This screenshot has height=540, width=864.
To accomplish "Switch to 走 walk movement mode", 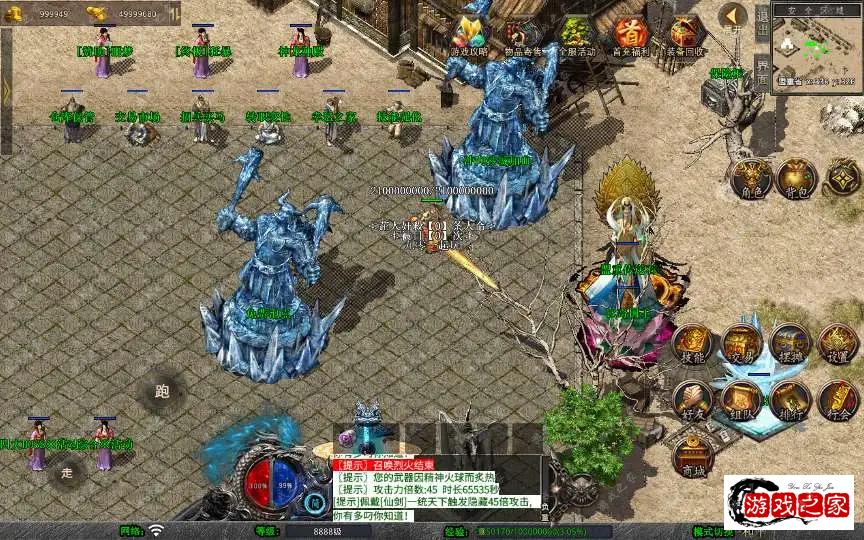I will point(67,471).
